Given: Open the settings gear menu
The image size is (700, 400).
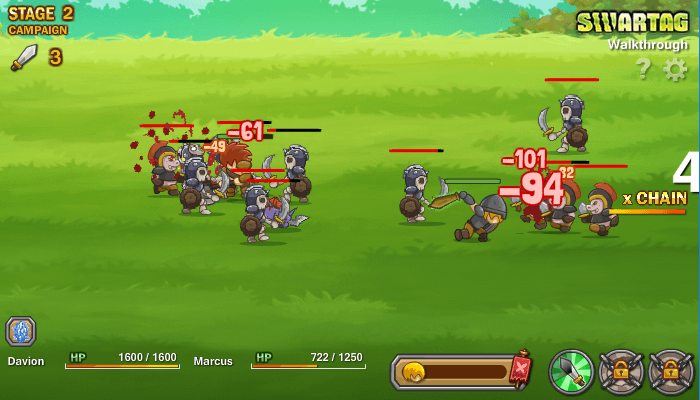Looking at the screenshot, I should coord(676,69).
